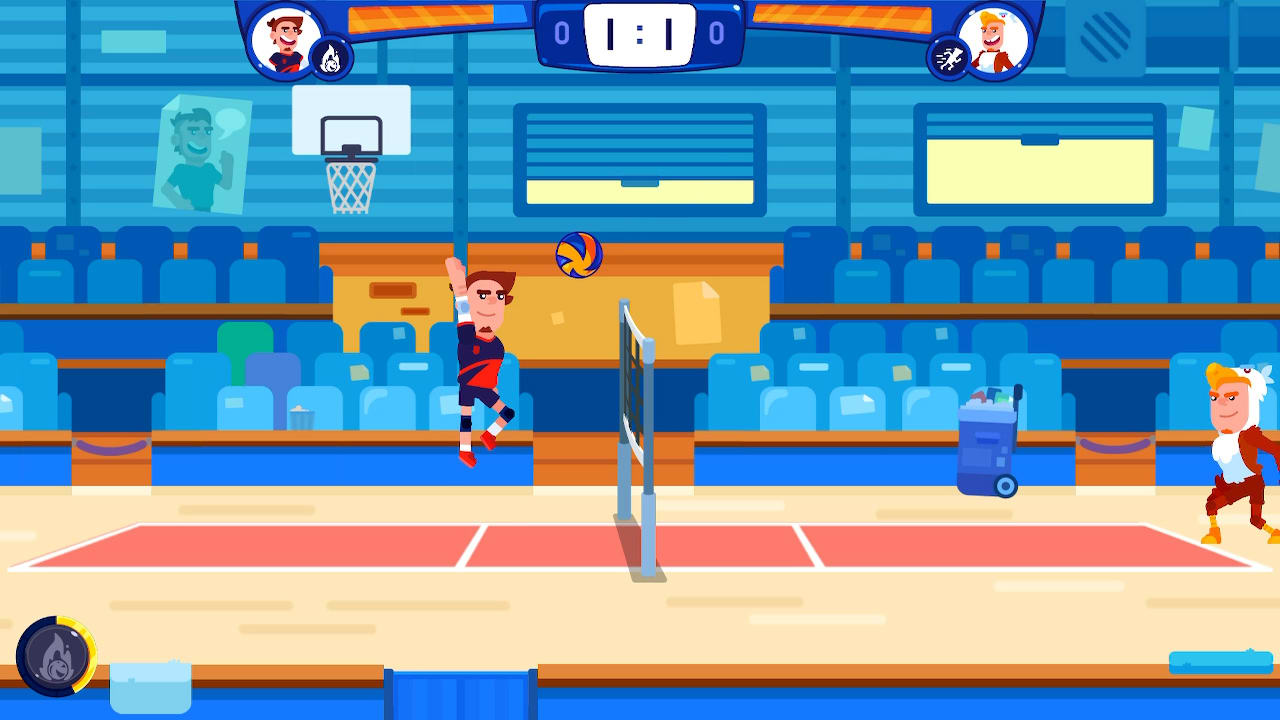Screen dimensions: 1280x720
Task: Open the set score display showing 1:1
Action: (640, 32)
